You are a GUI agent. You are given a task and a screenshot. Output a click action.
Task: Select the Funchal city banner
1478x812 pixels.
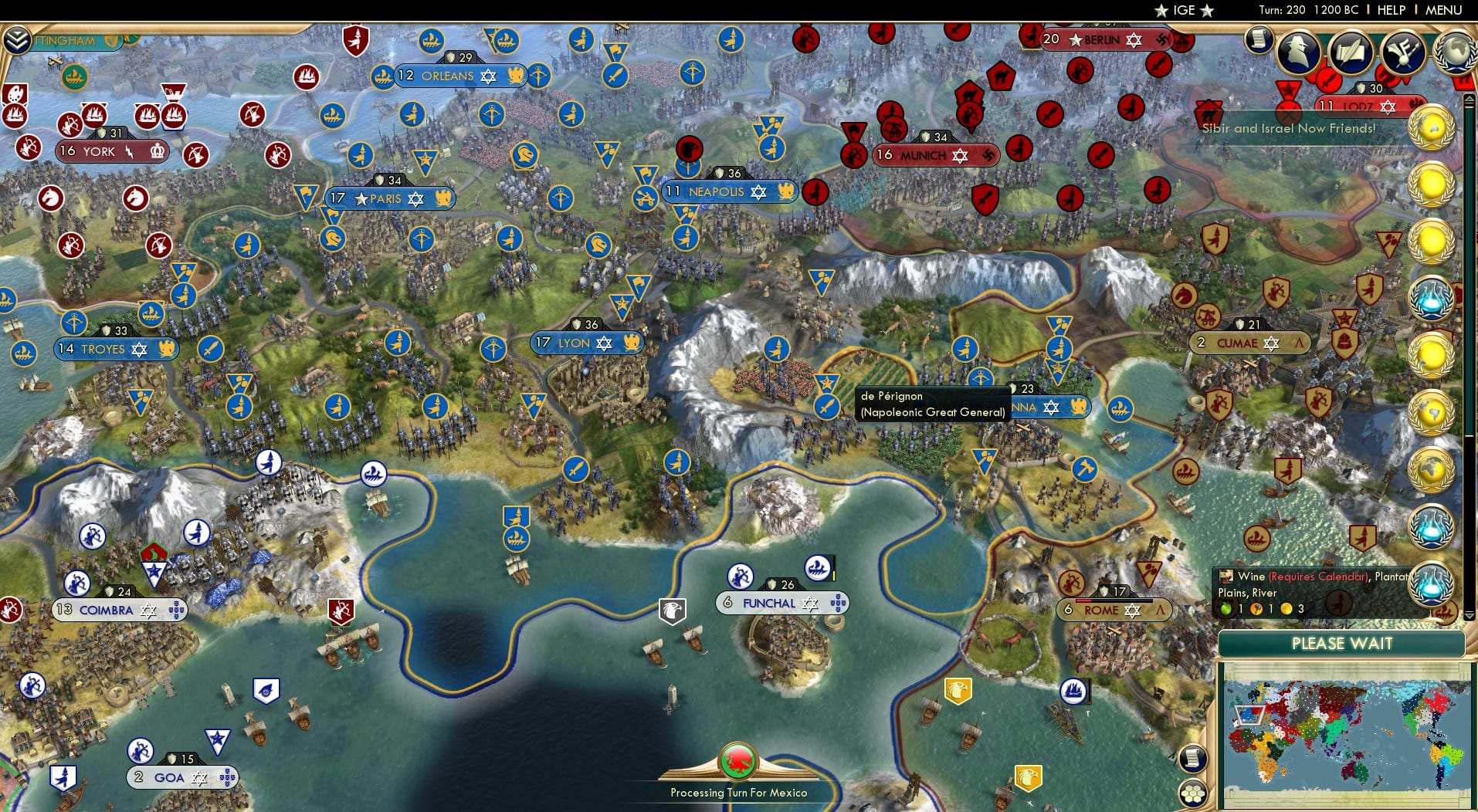pyautogui.click(x=780, y=603)
